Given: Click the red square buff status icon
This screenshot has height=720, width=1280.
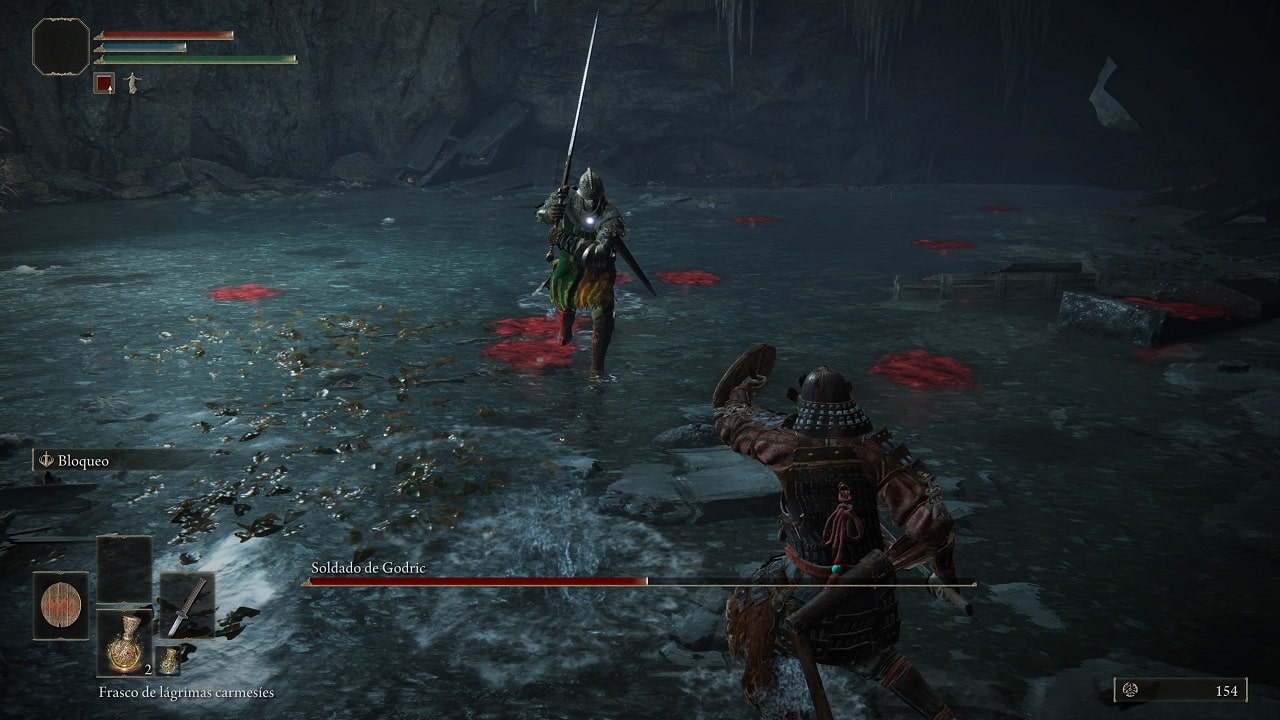Looking at the screenshot, I should pyautogui.click(x=104, y=84).
